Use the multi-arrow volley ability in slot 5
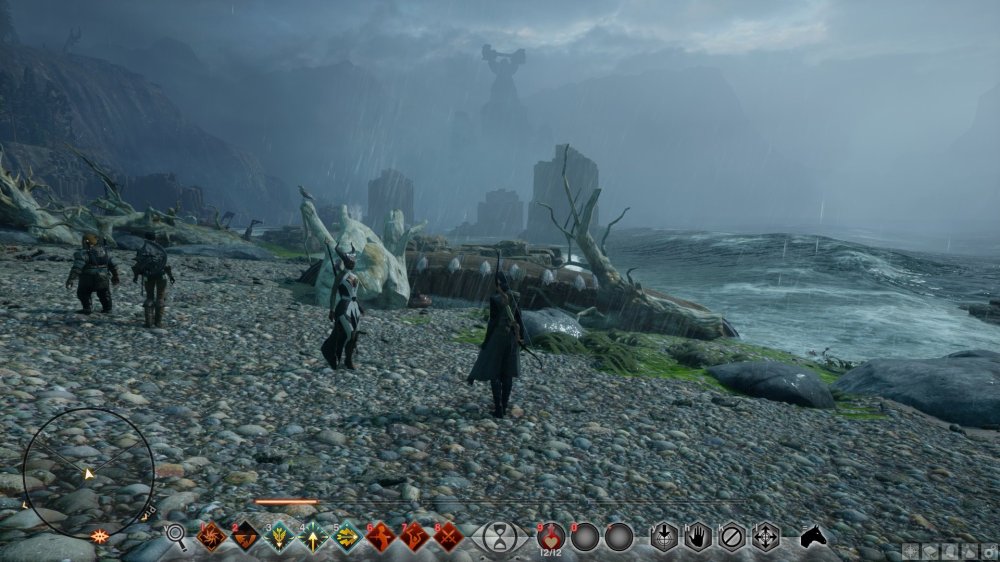This screenshot has height=562, width=1000. click(347, 537)
